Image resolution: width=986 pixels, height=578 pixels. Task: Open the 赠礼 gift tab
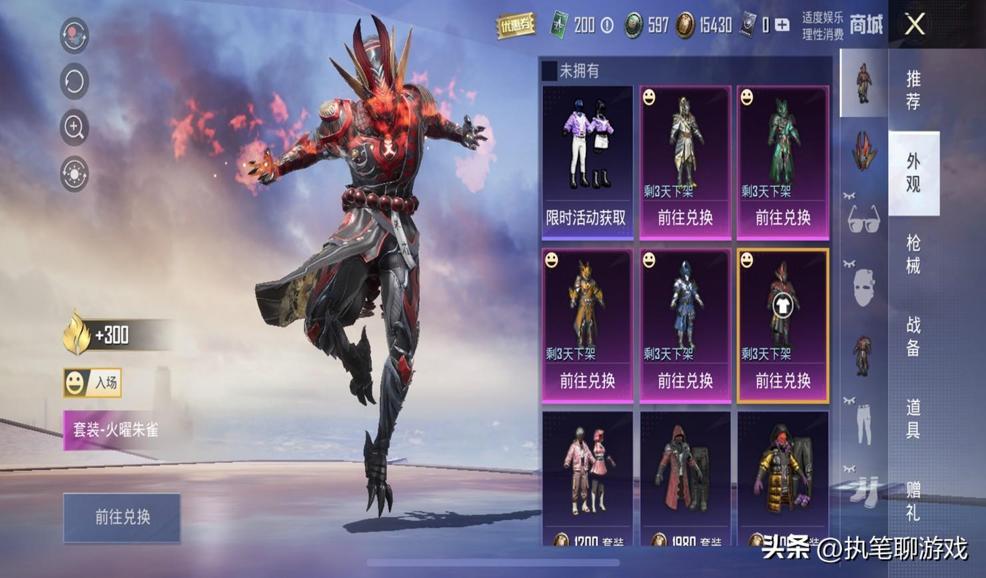913,500
